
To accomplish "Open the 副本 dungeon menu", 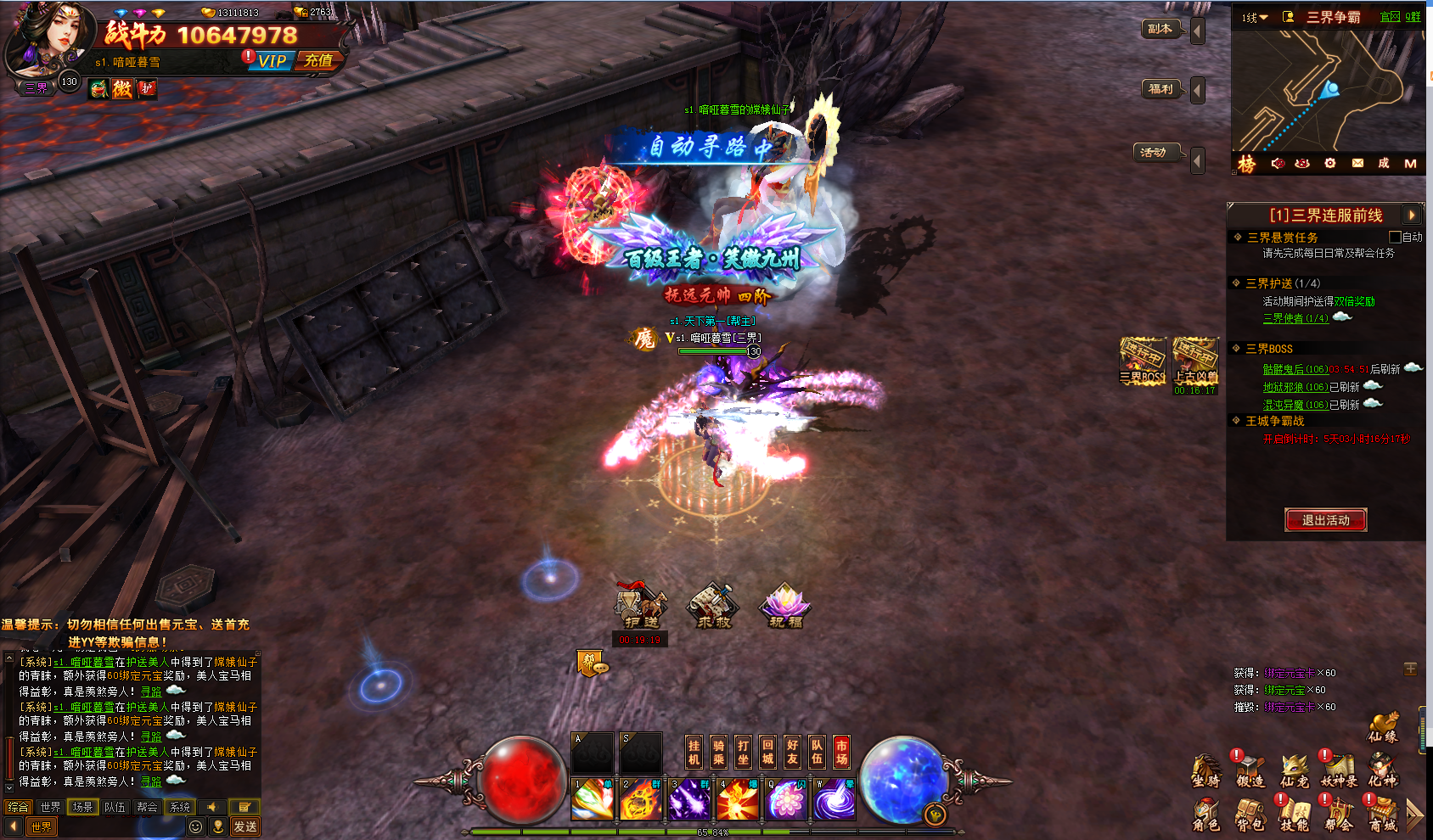I will (1160, 29).
